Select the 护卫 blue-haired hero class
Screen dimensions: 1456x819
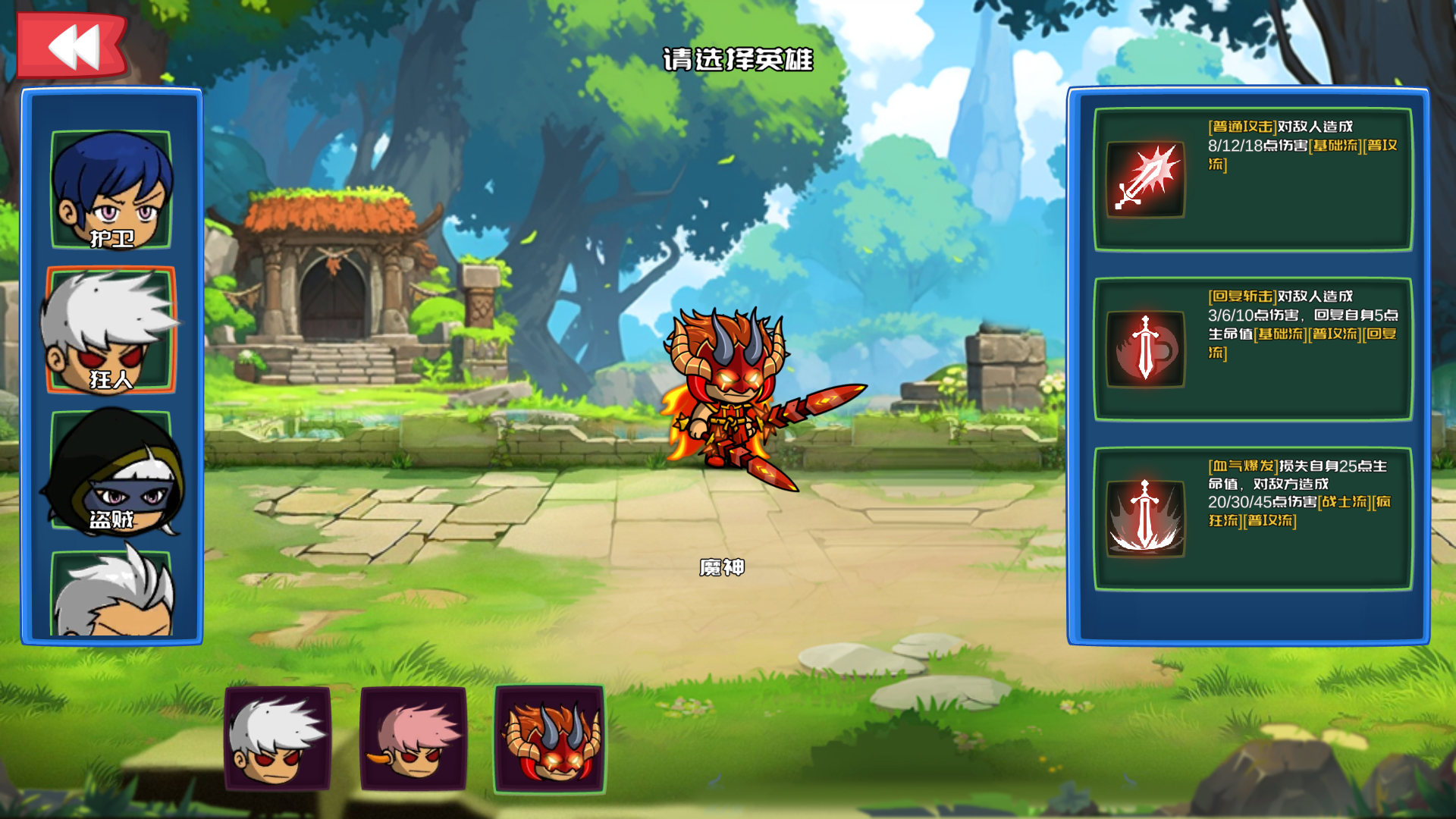click(x=111, y=190)
